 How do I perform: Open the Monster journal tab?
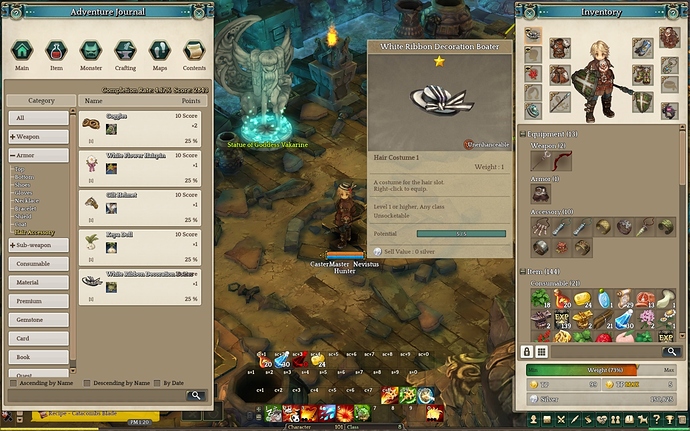(90, 51)
